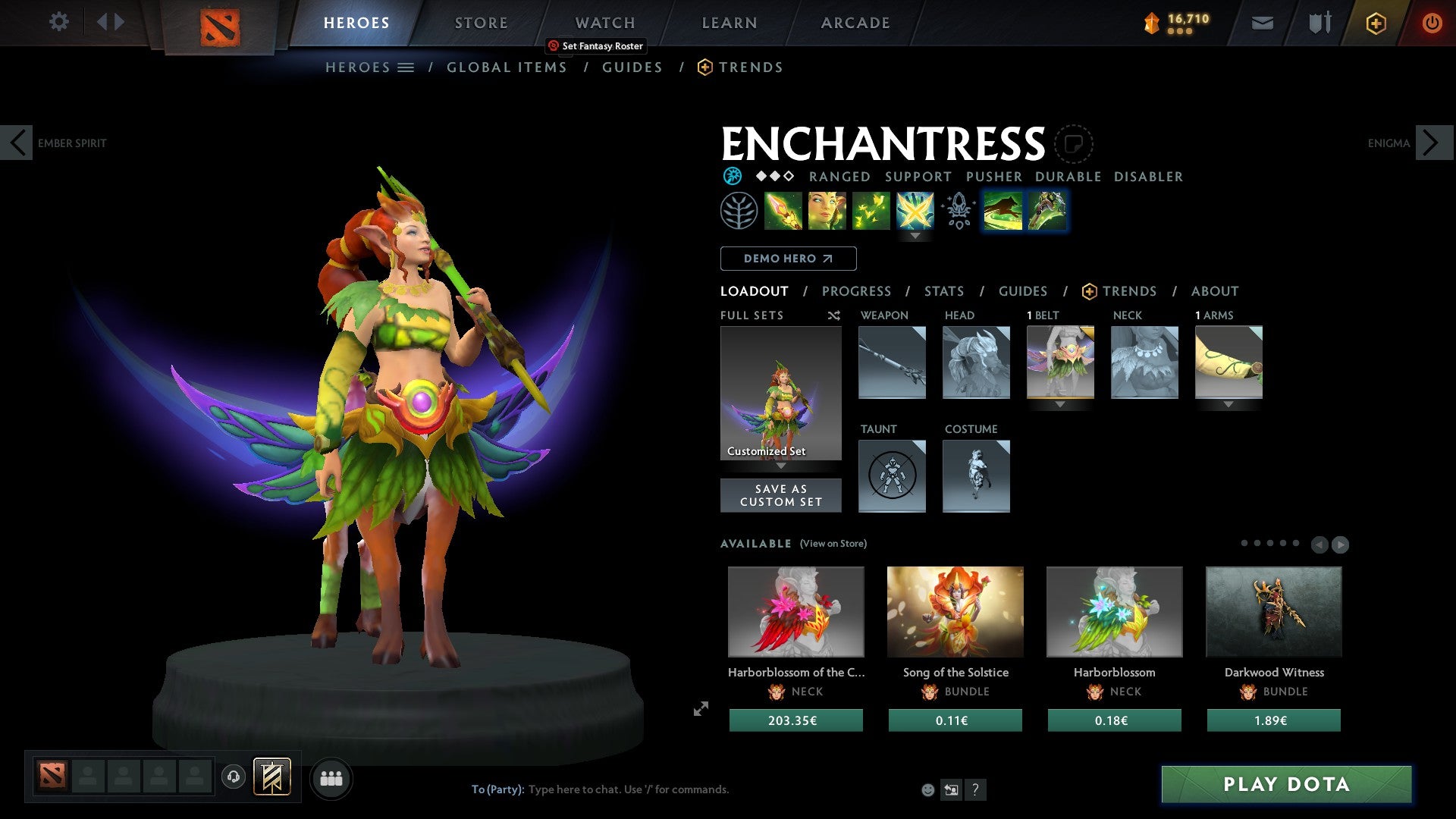The height and width of the screenshot is (819, 1456).
Task: Open the mail inbox icon
Action: tap(1262, 23)
